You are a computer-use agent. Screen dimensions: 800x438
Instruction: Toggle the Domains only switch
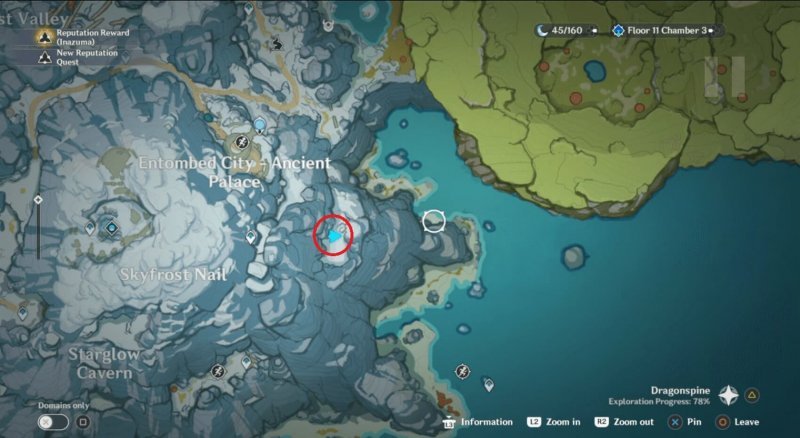(x=54, y=422)
